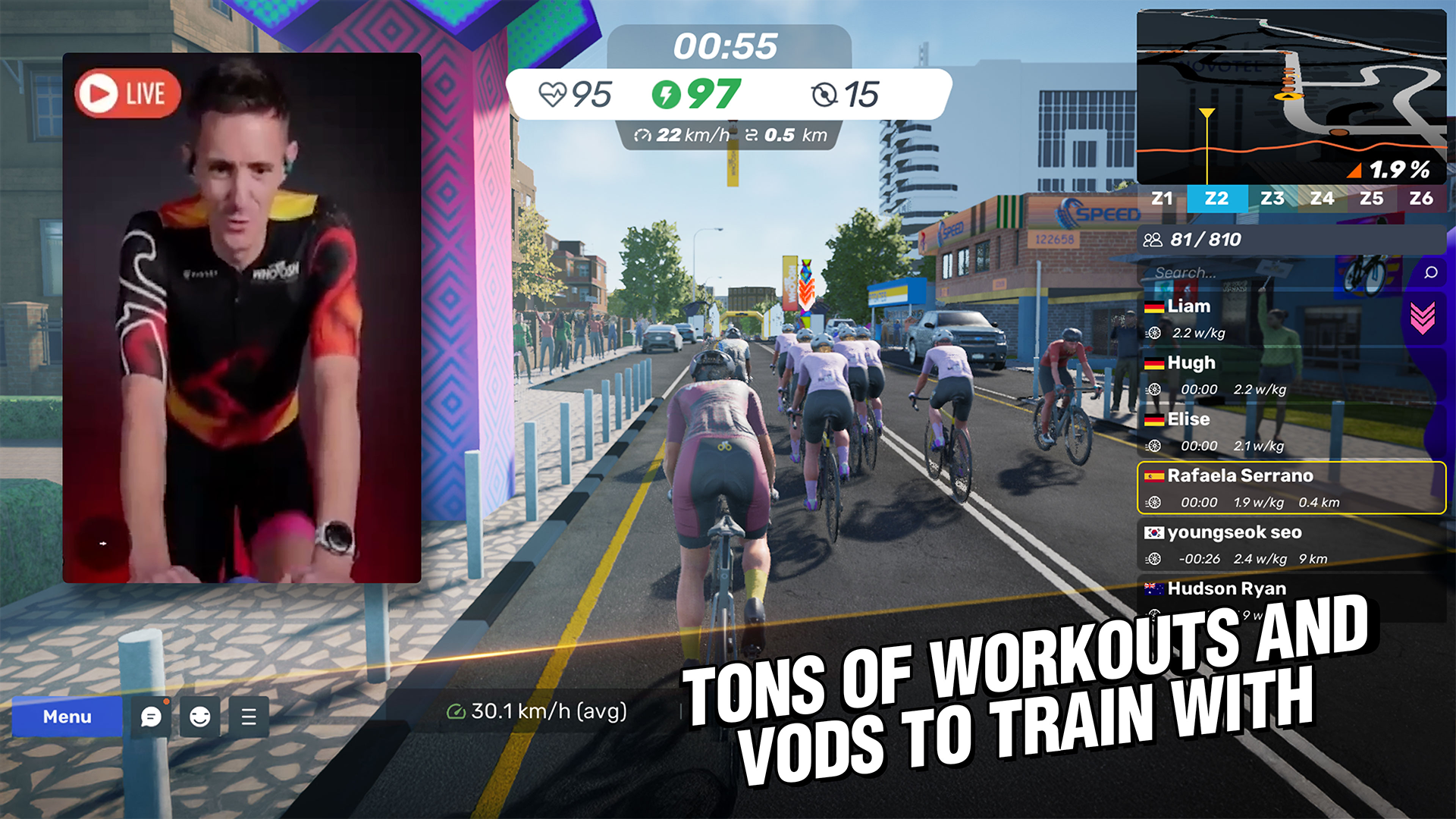Viewport: 1456px width, 819px height.
Task: Toggle the Z2 training zone
Action: (x=1218, y=199)
